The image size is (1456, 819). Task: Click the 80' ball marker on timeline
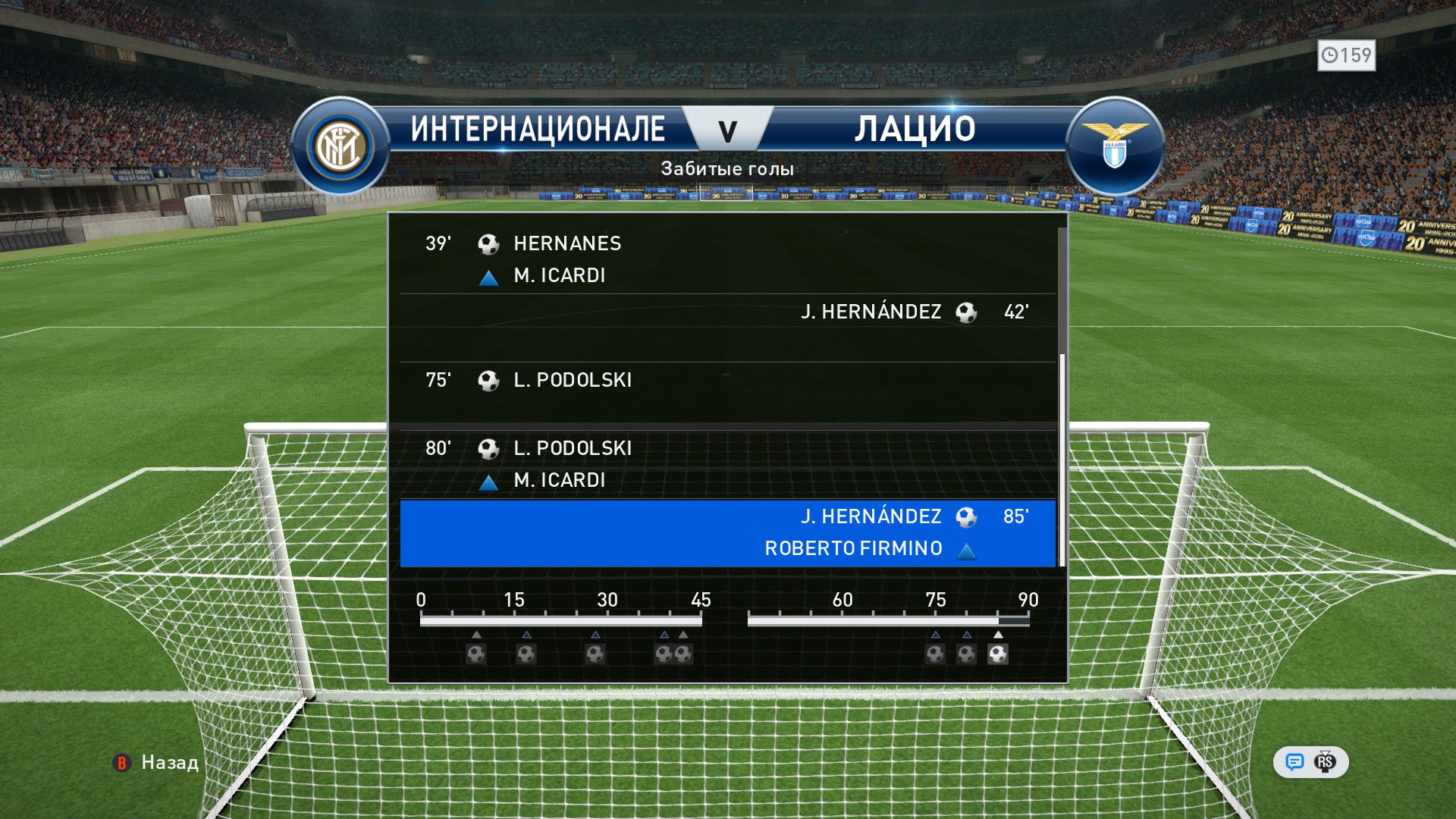coord(966,654)
